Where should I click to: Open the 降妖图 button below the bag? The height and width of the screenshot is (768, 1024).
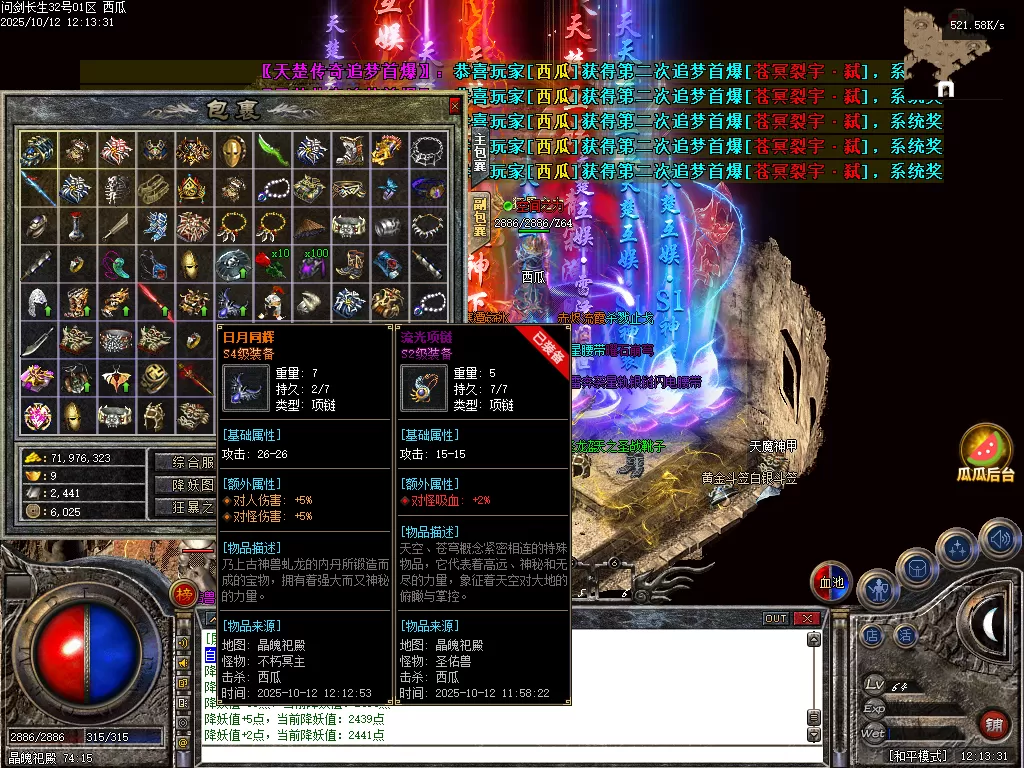[186, 485]
